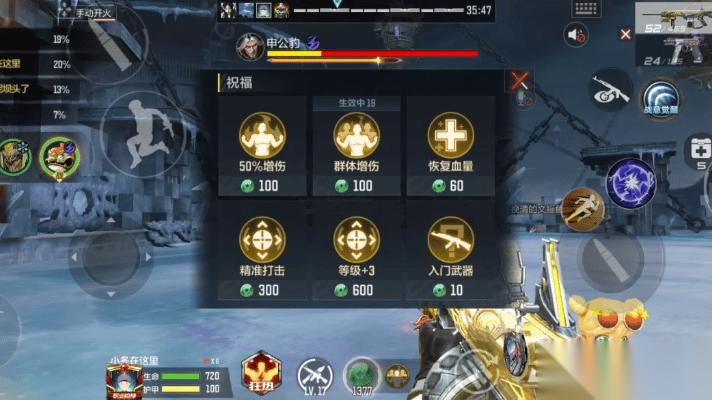712x400 pixels.
Task: Use the medkit item button
Action: [x=697, y=149]
